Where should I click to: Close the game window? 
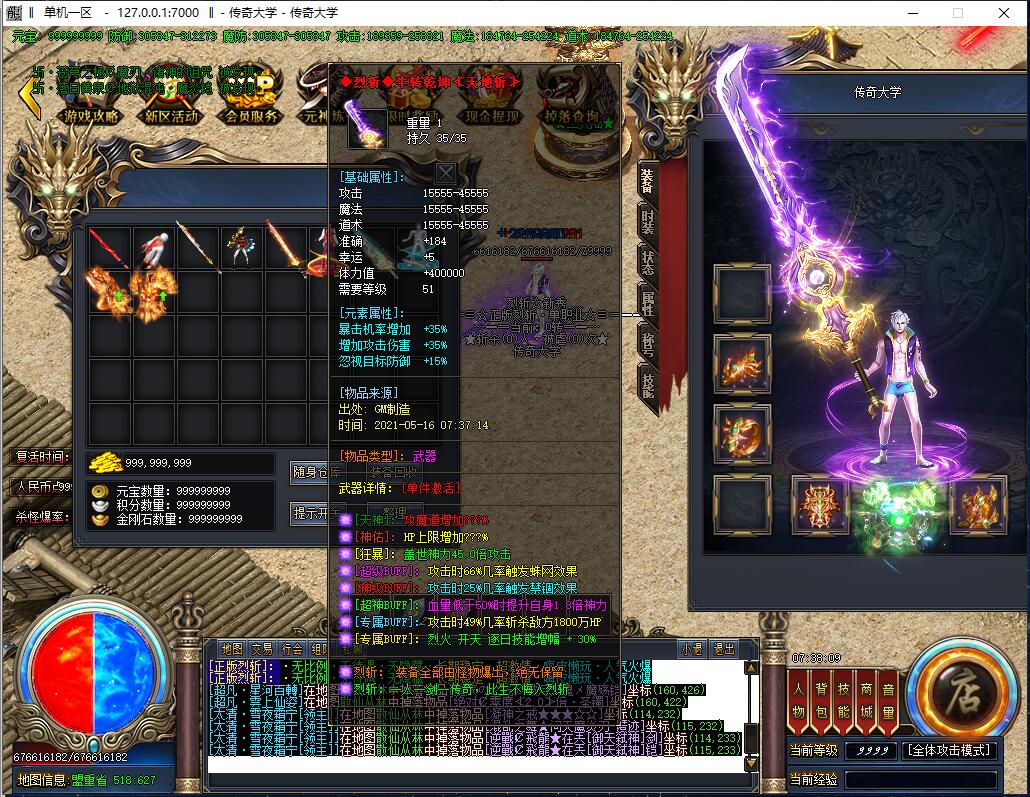pos(1003,13)
